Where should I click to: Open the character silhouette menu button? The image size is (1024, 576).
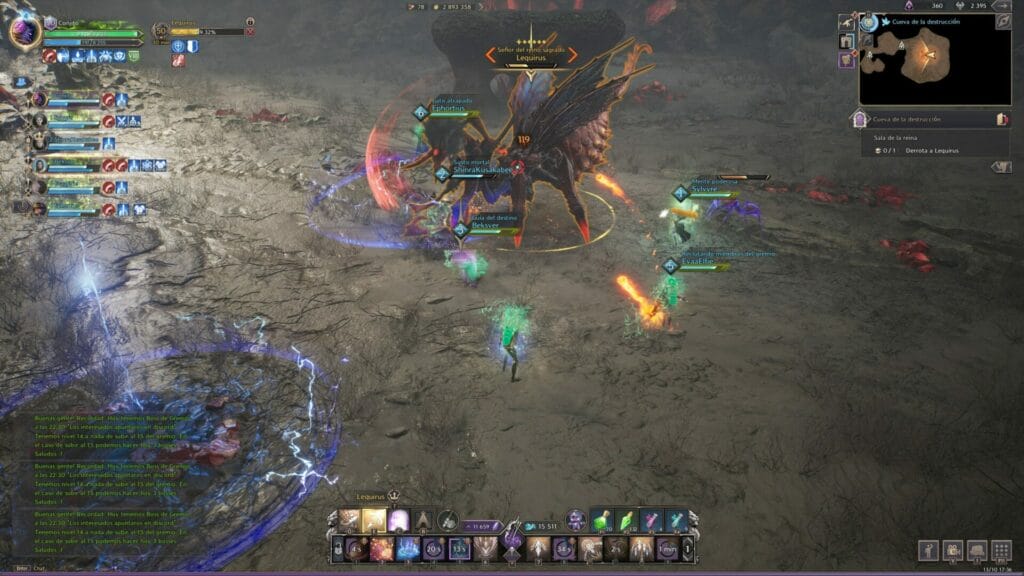click(927, 550)
